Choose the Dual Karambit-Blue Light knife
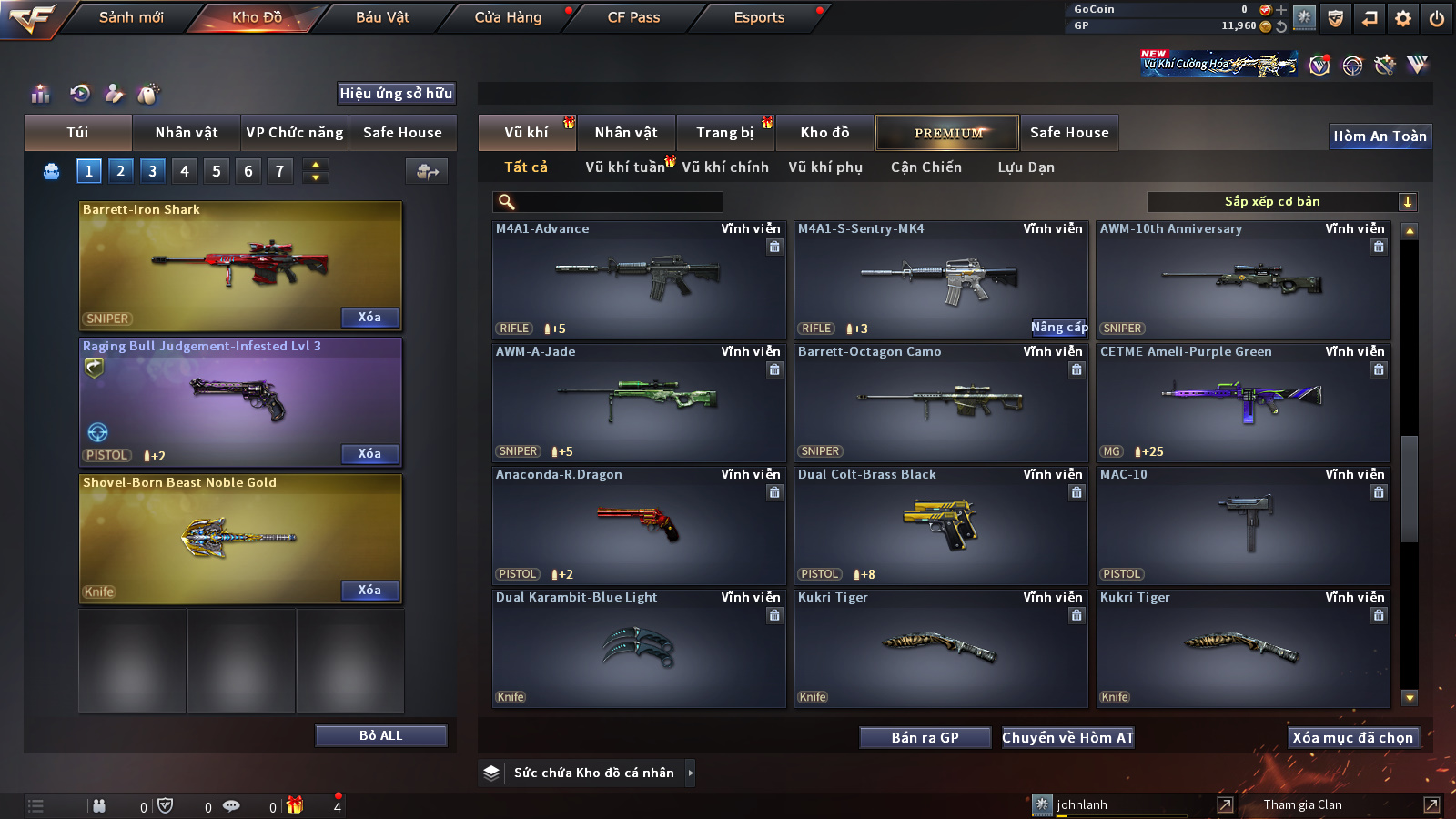 [638, 648]
